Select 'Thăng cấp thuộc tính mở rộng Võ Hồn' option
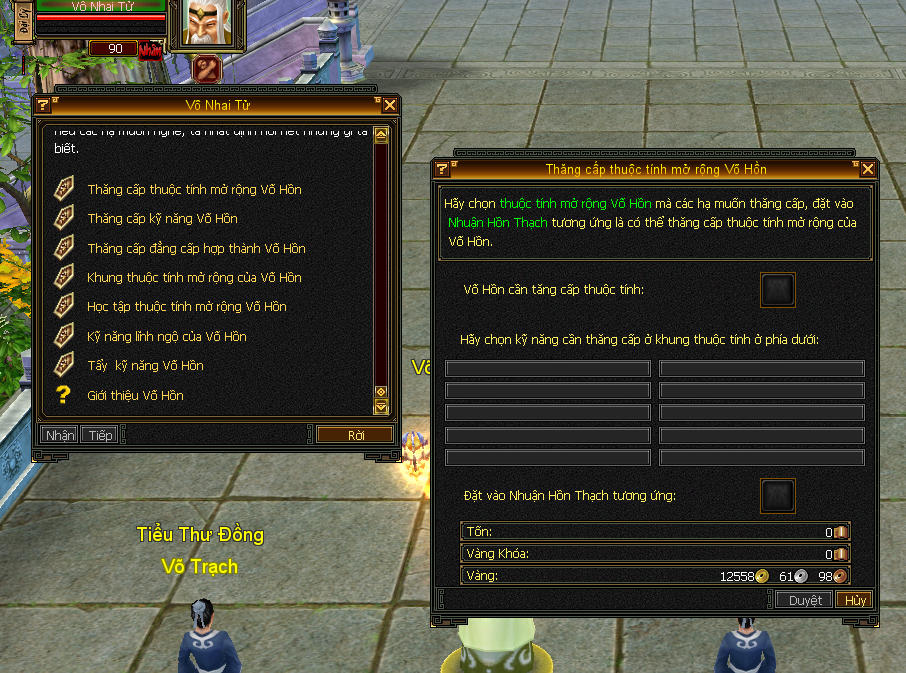The height and width of the screenshot is (673, 906). 194,190
